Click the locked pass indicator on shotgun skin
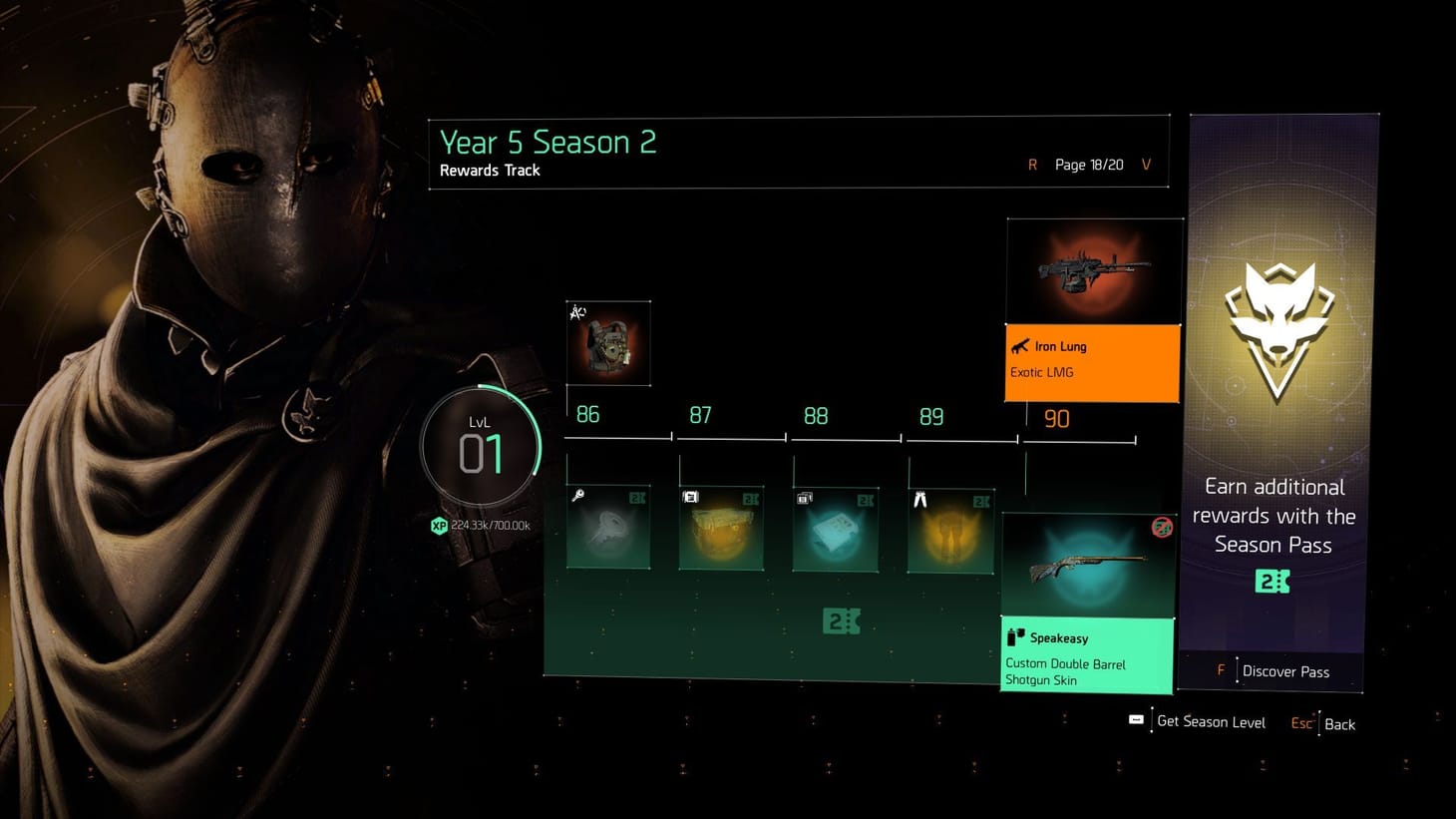Viewport: 1456px width, 819px height. click(1161, 528)
